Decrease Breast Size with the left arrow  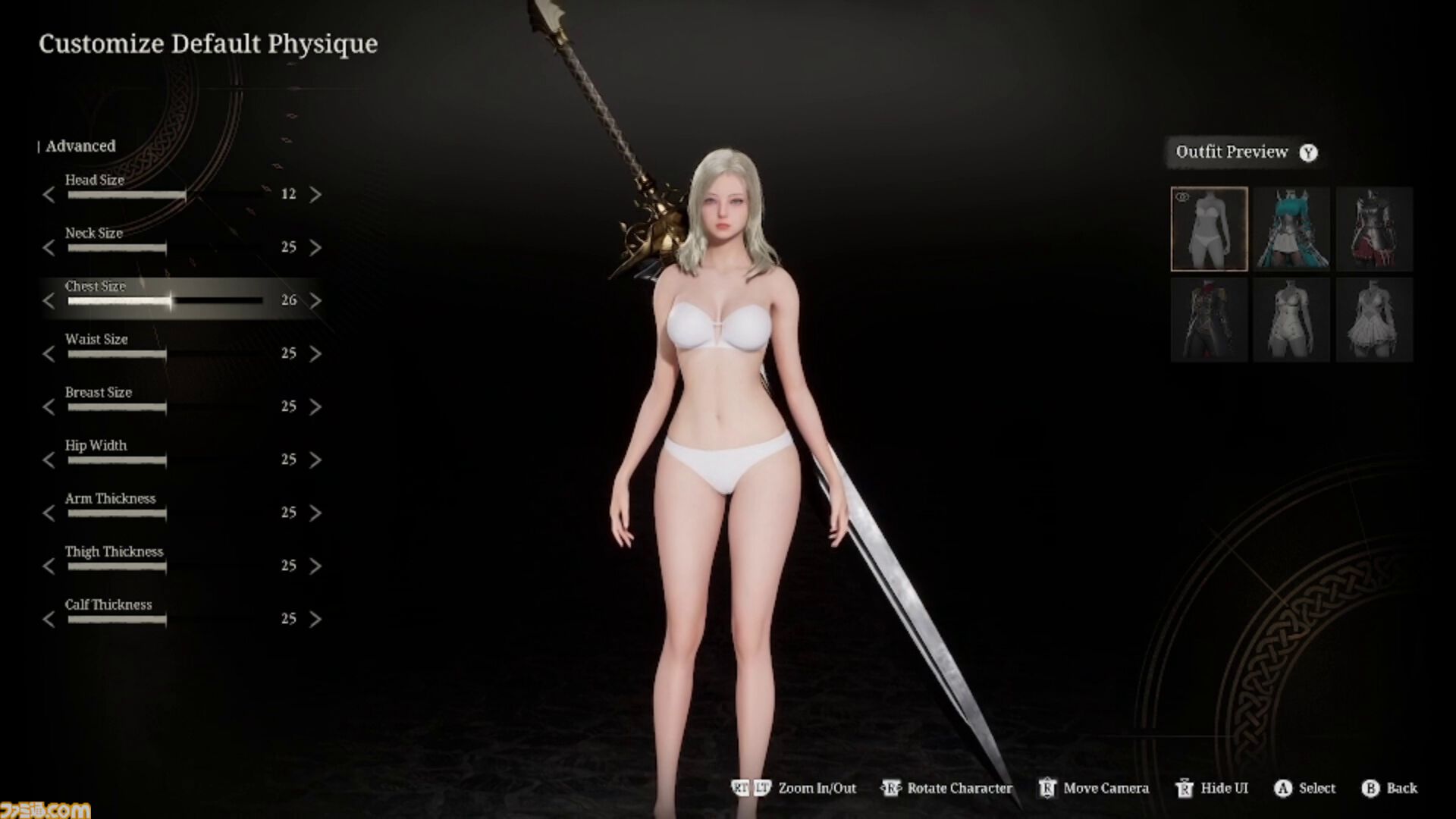pos(48,406)
